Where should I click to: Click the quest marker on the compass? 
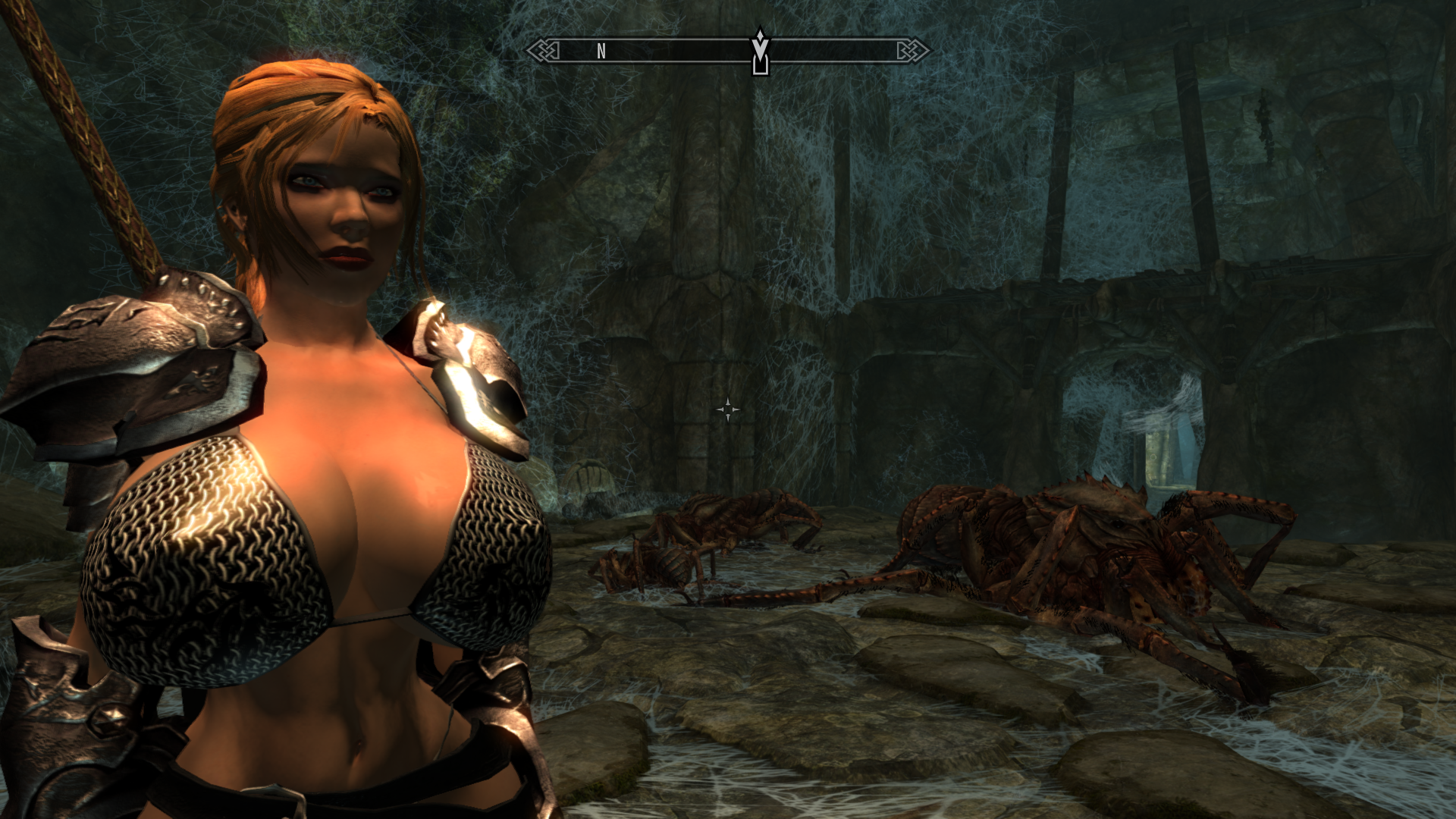click(760, 52)
